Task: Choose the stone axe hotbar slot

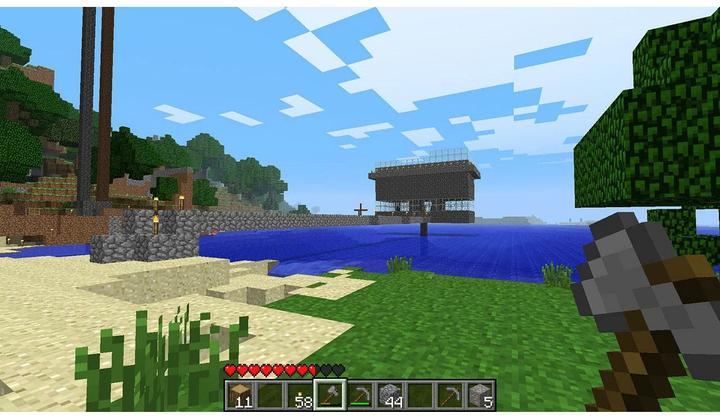Action: [x=329, y=394]
